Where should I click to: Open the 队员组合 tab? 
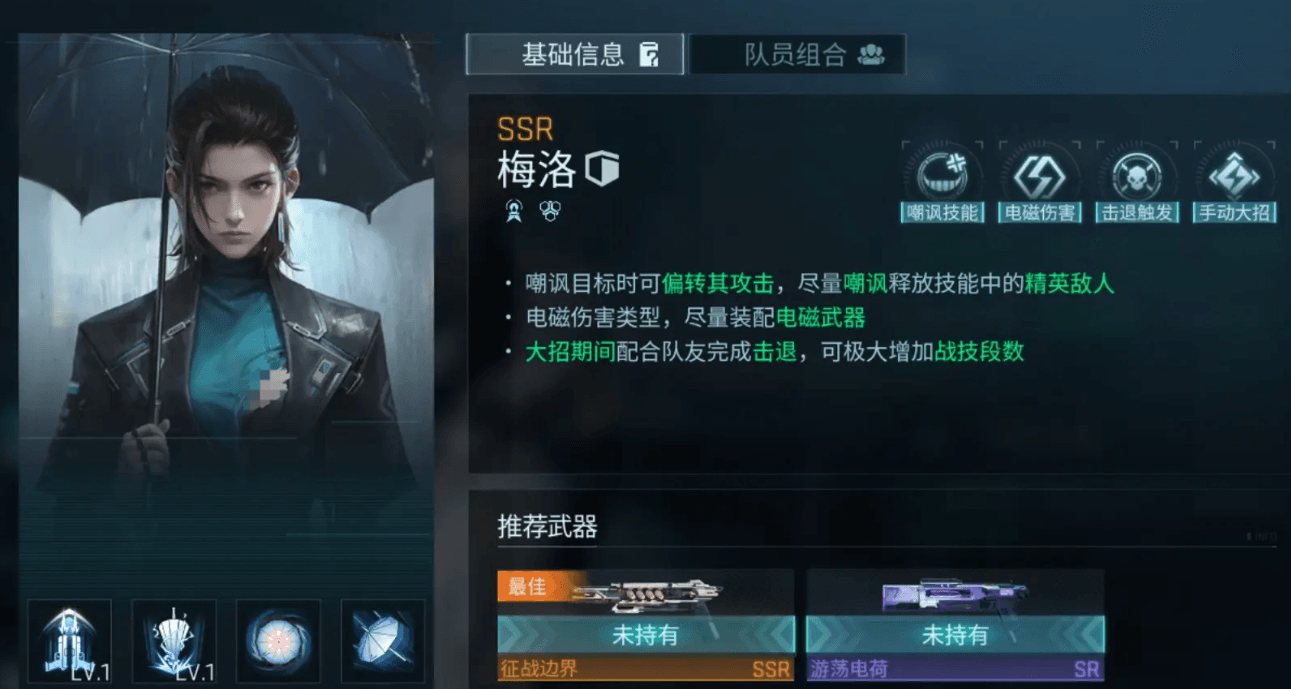797,54
